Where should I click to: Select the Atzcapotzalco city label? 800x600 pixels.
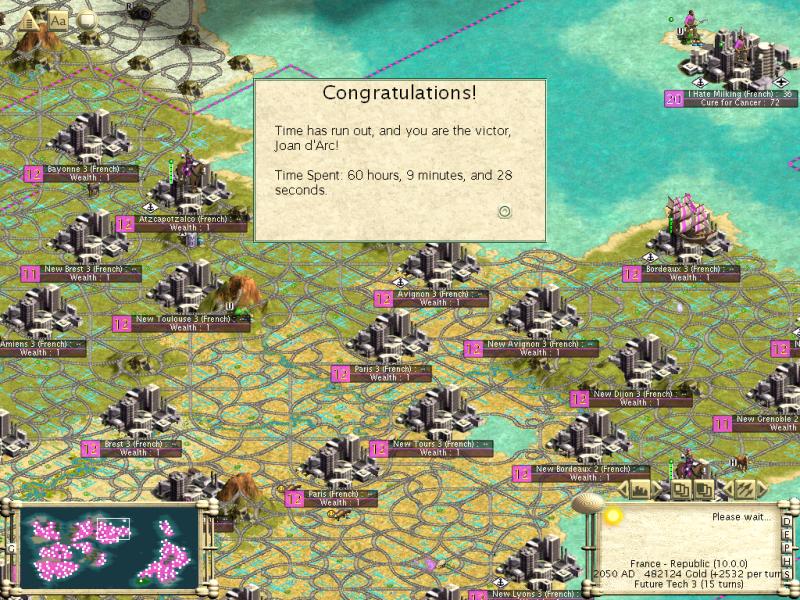[183, 219]
